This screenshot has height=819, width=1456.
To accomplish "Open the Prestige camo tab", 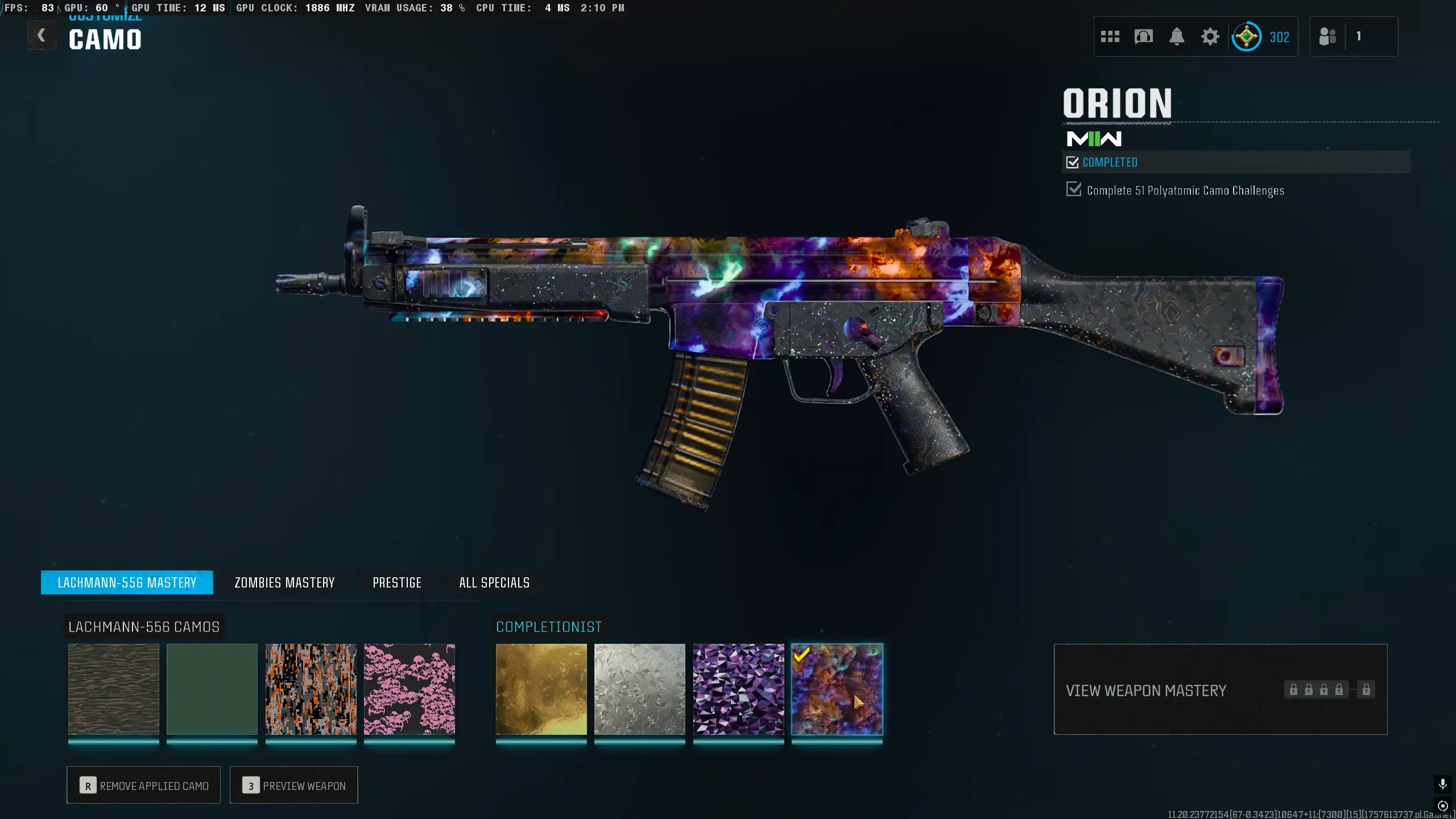I will click(x=397, y=582).
